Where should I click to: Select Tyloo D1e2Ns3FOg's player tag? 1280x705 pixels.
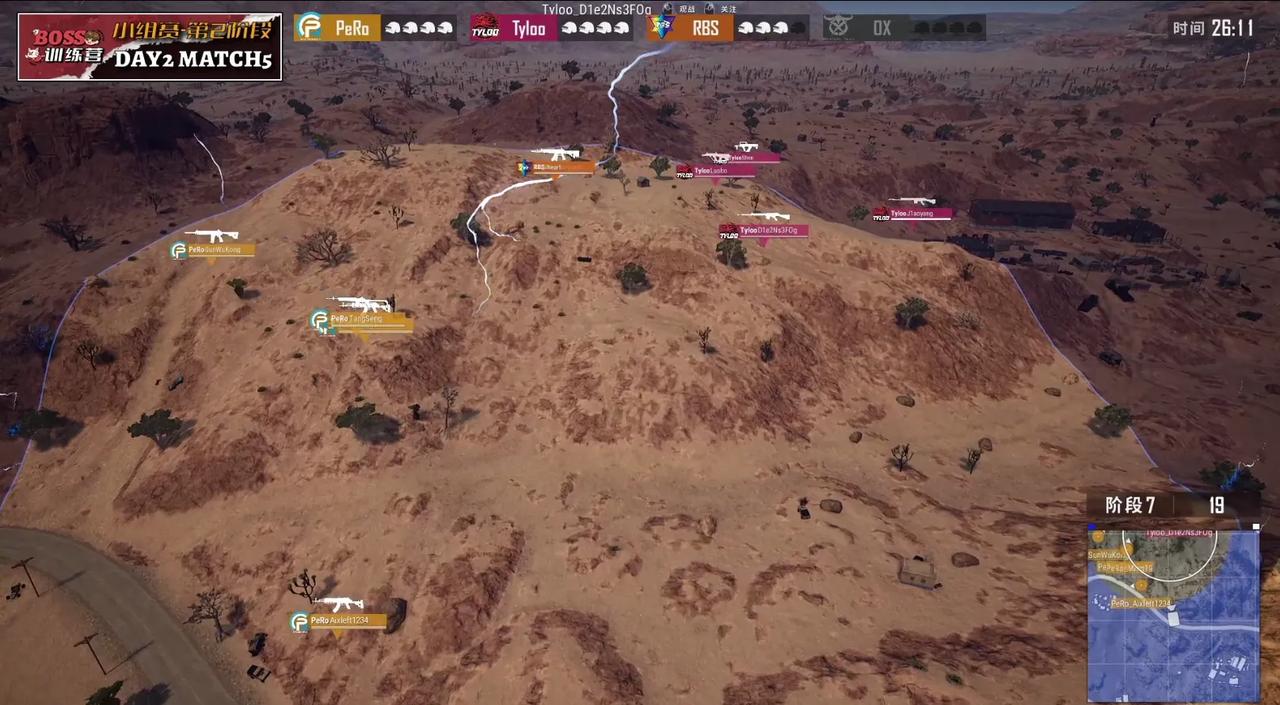point(763,231)
